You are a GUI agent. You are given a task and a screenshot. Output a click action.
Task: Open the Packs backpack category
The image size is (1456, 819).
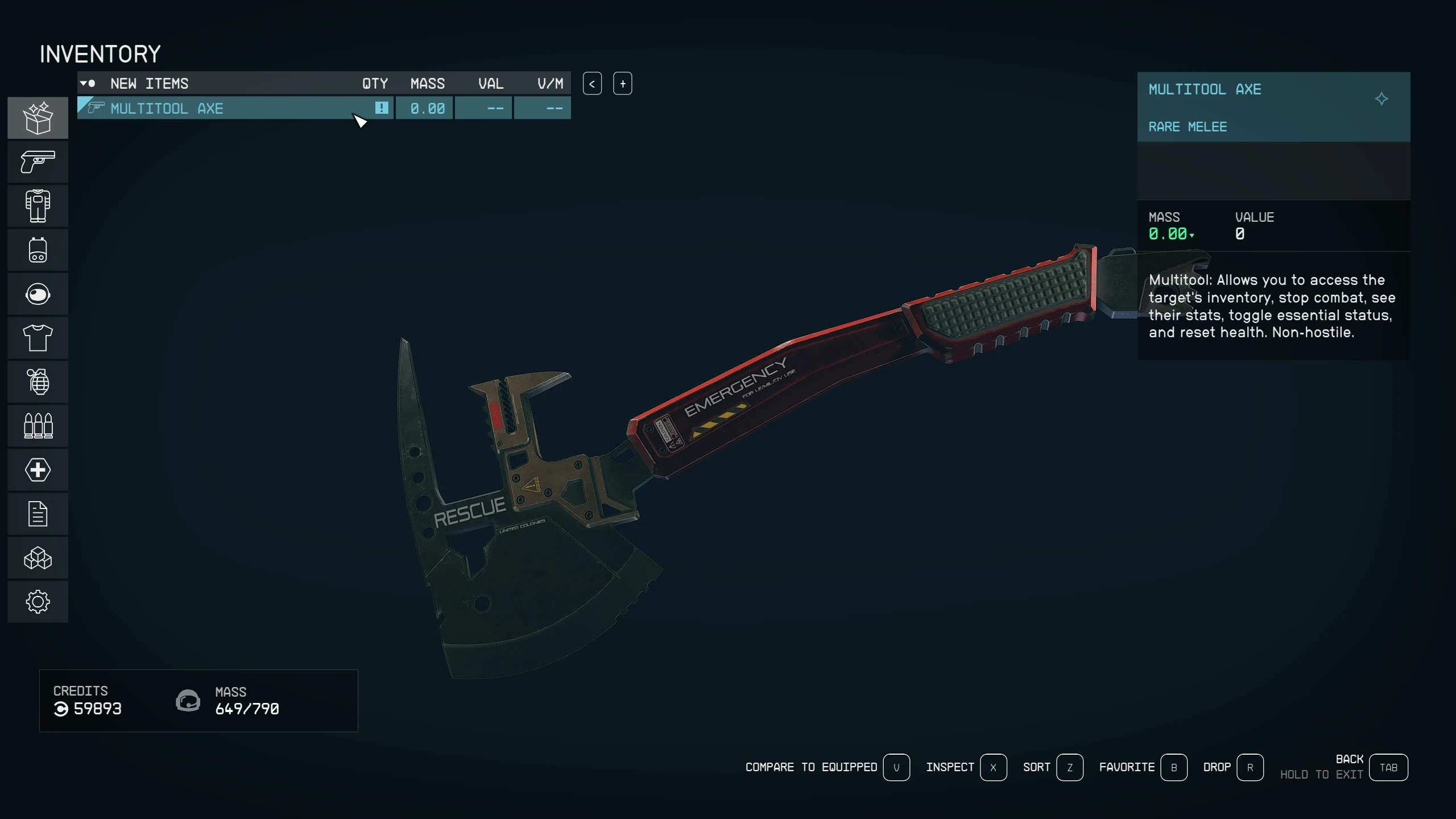click(38, 250)
